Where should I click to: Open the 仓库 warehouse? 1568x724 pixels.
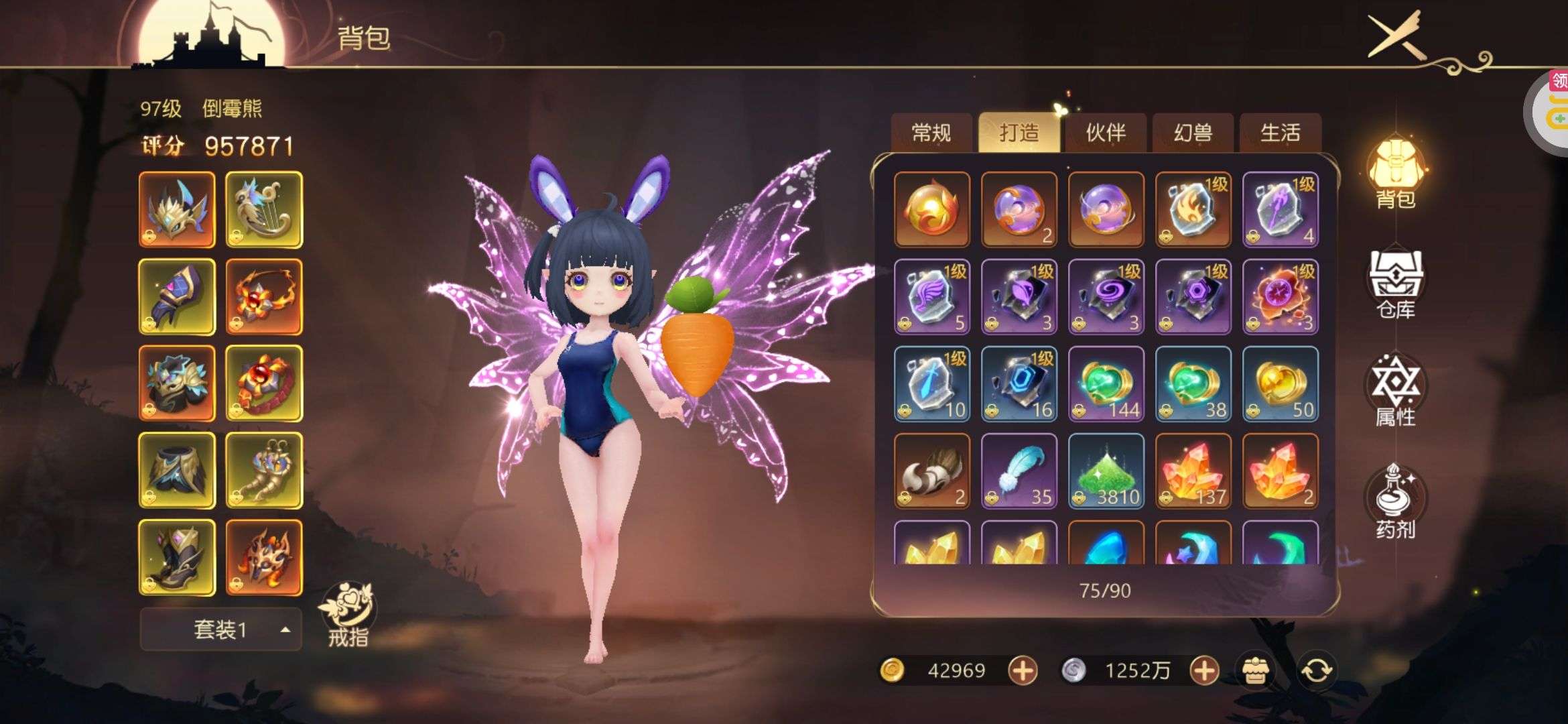pos(1396,285)
